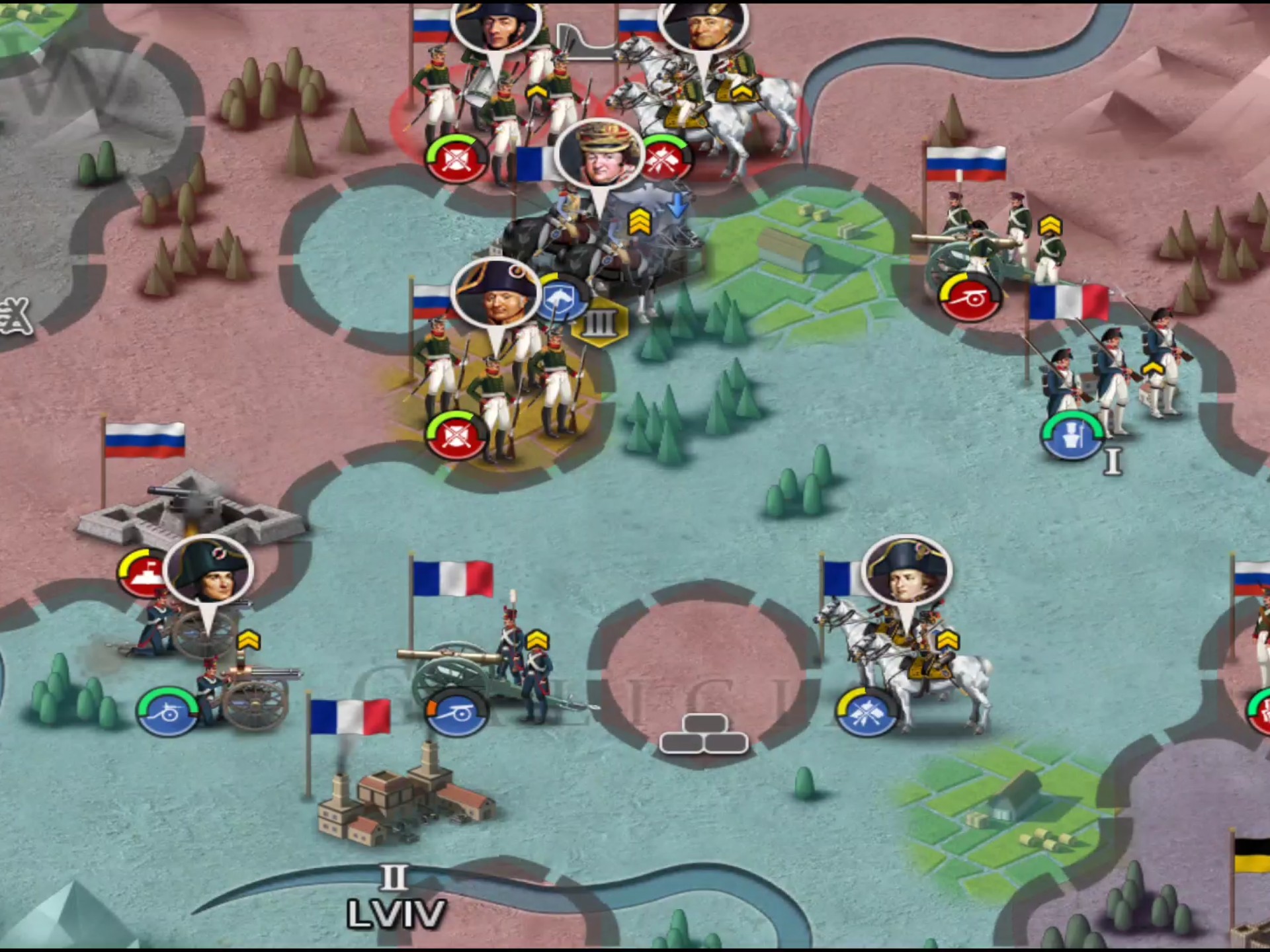Select the French general's artillery beside the fortress

pyautogui.click(x=212, y=668)
